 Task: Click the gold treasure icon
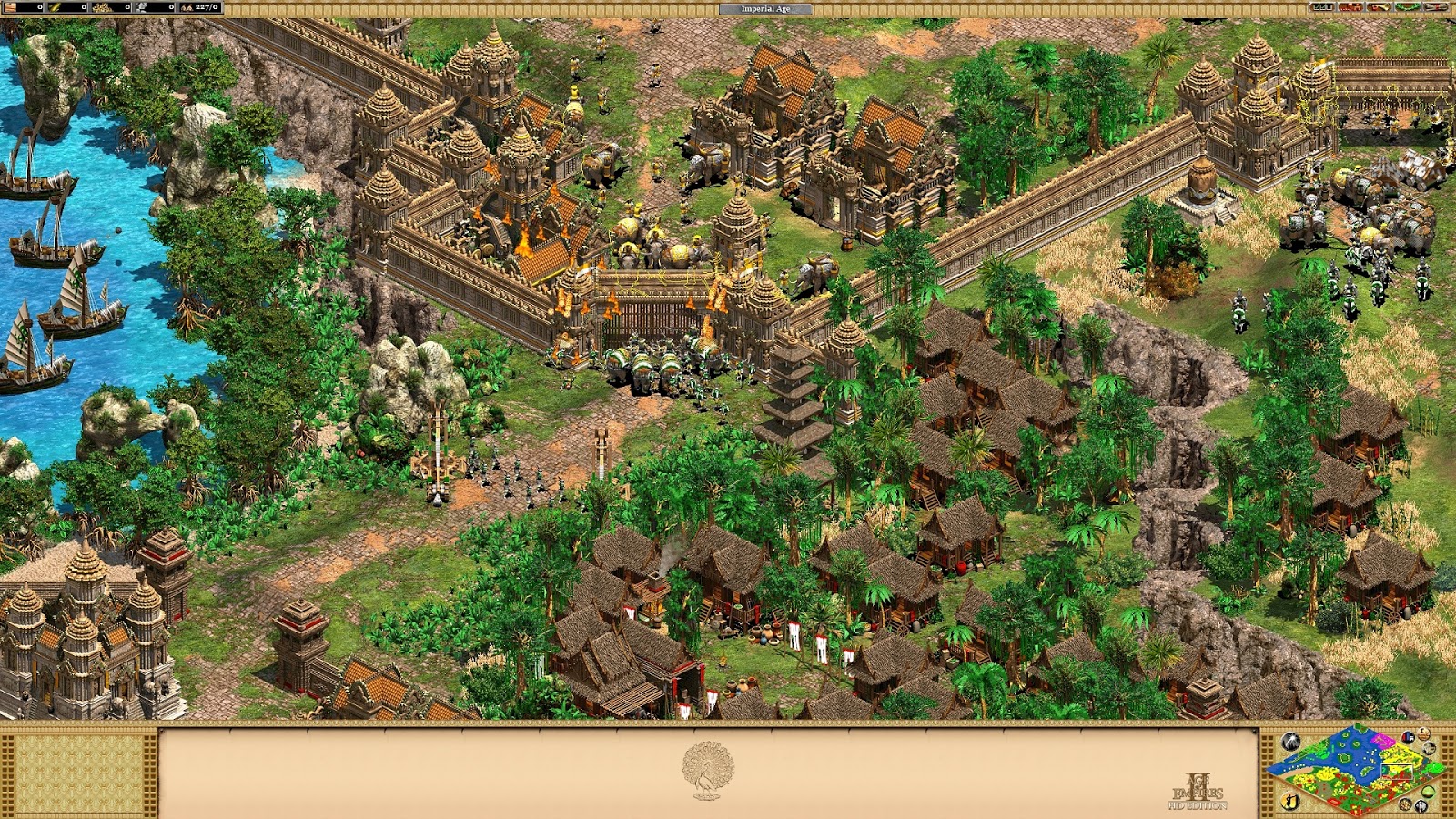point(100,6)
